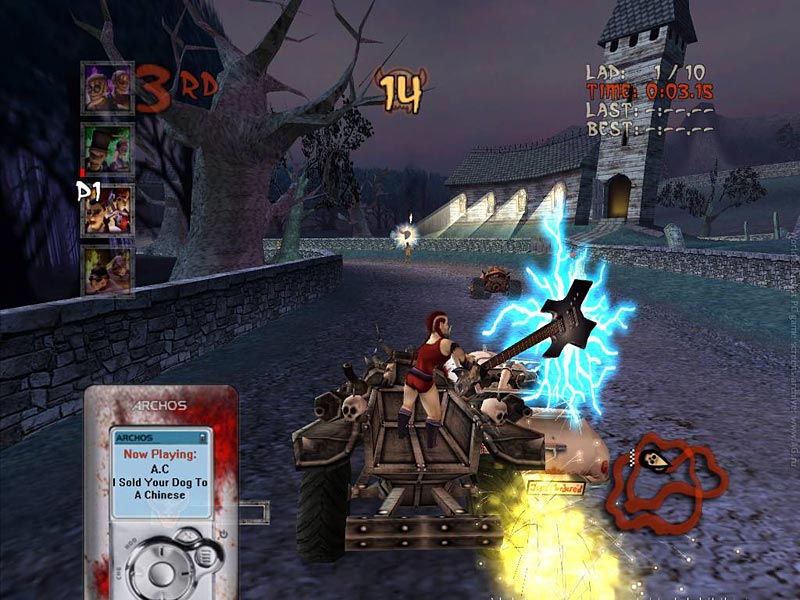Viewport: 800px width, 600px height.
Task: Select the top-hat racer portrait on green
Action: coord(107,149)
